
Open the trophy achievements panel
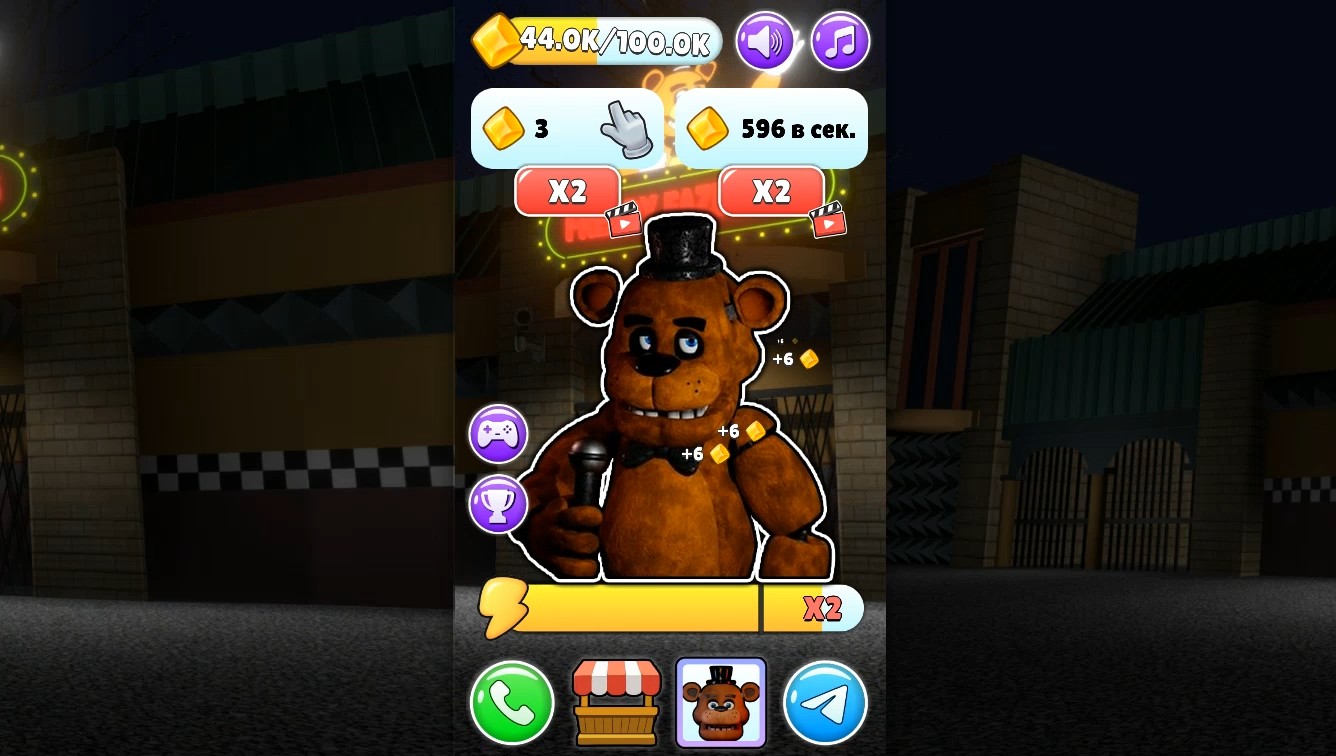coord(497,505)
